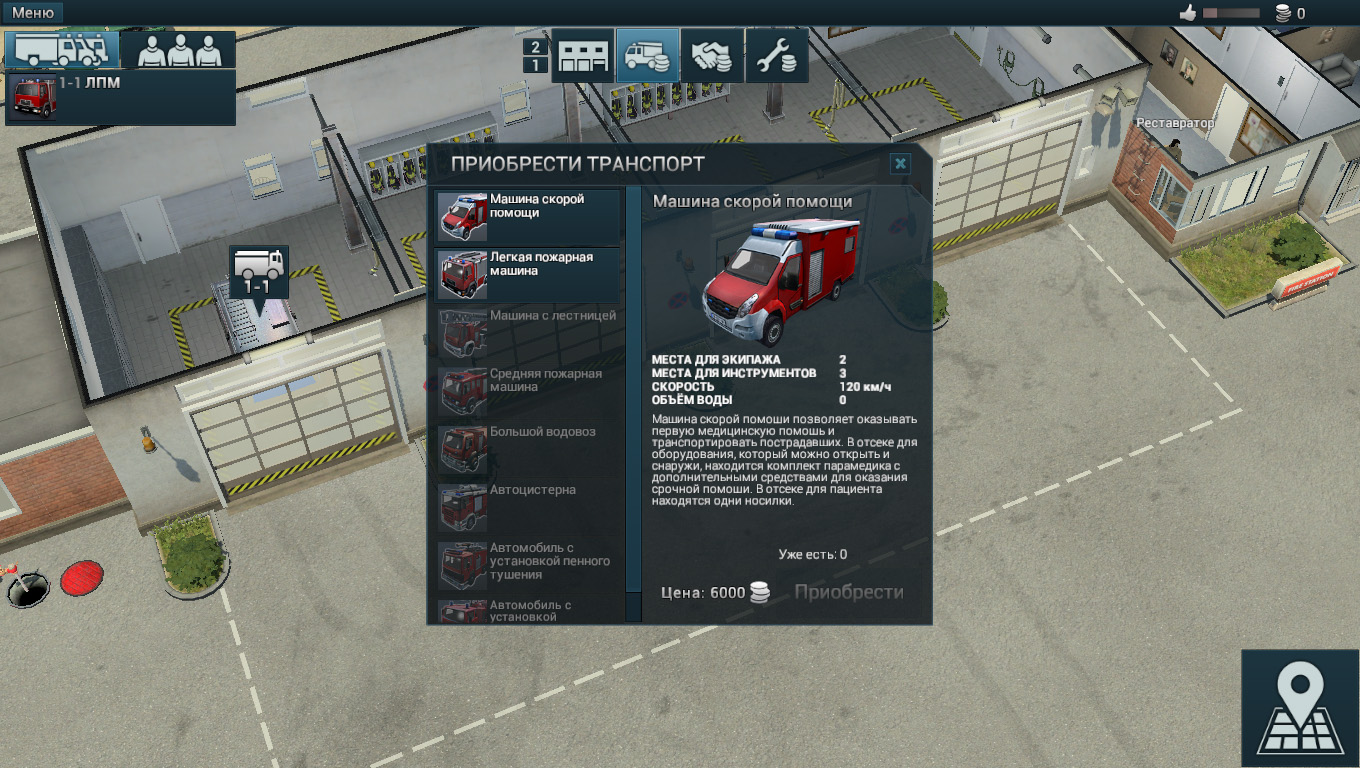Image resolution: width=1360 pixels, height=768 pixels.
Task: Open the handshake hiring menu
Action: [x=712, y=55]
